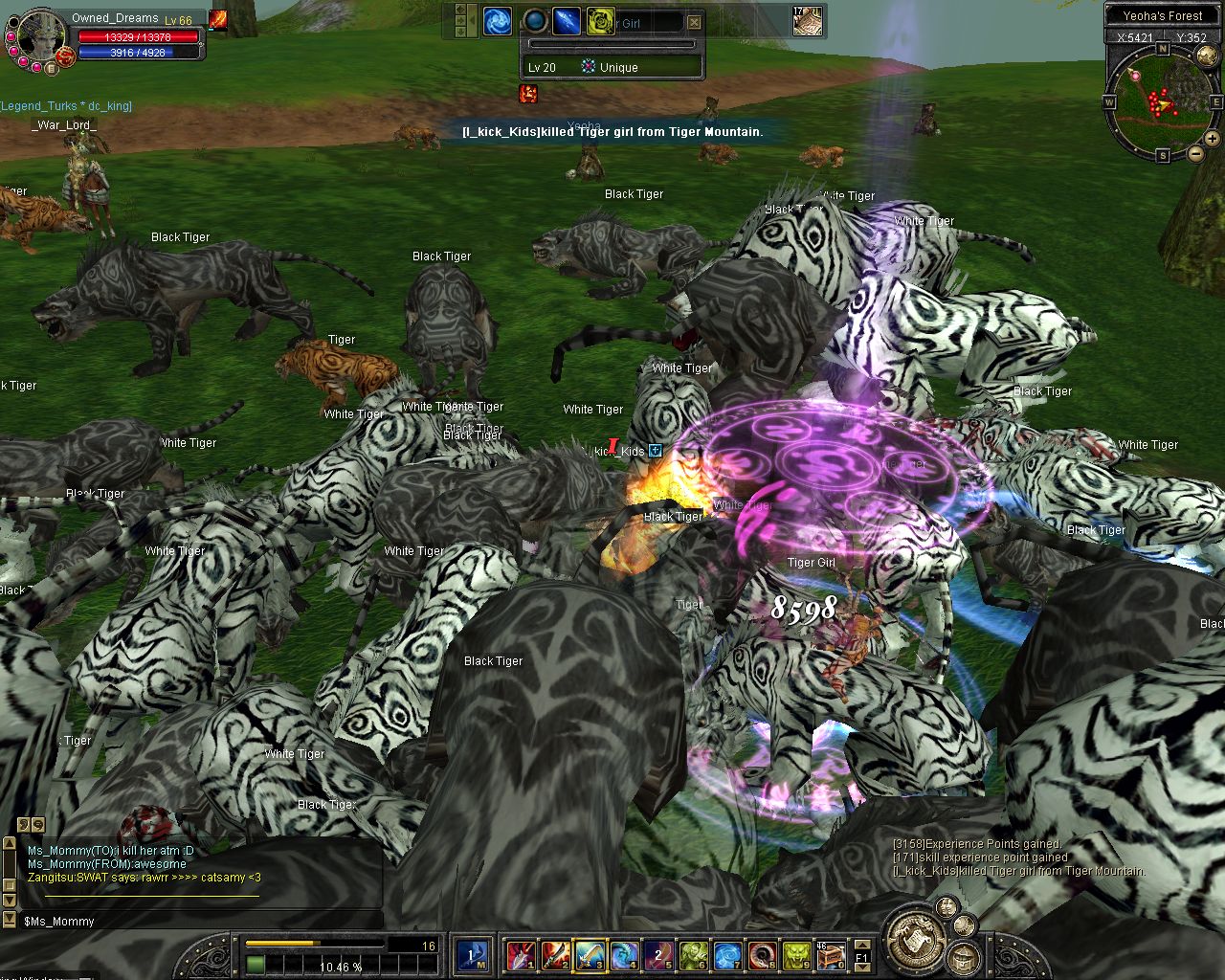Use the hotbar skill in slot 1

point(522,954)
